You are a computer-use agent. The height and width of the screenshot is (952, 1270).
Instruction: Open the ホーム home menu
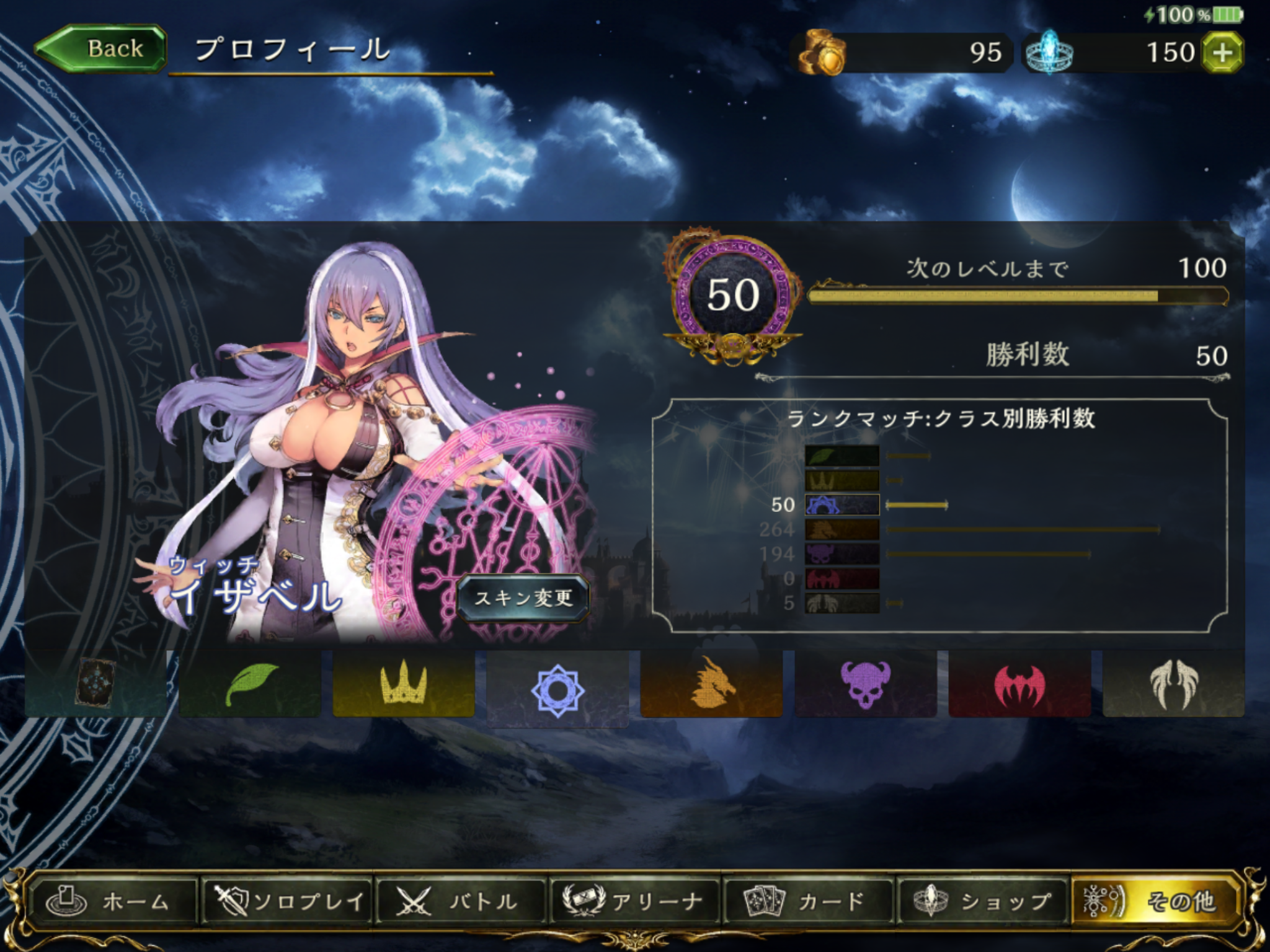click(x=113, y=901)
